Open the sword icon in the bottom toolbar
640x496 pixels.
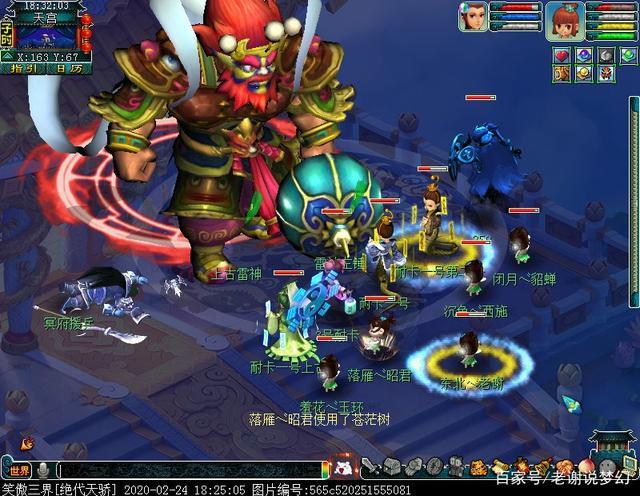point(370,466)
